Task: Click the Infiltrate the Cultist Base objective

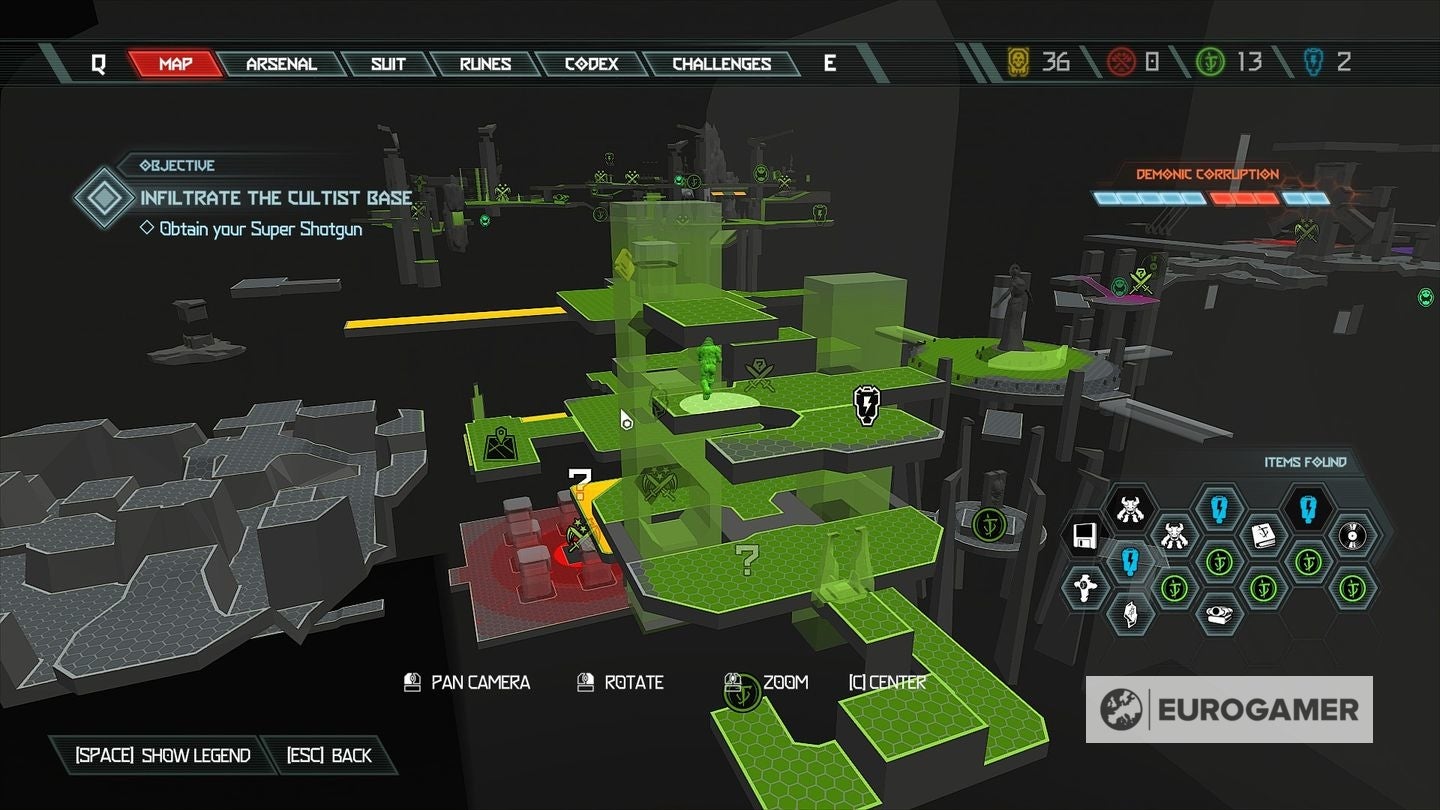Action: (x=276, y=198)
